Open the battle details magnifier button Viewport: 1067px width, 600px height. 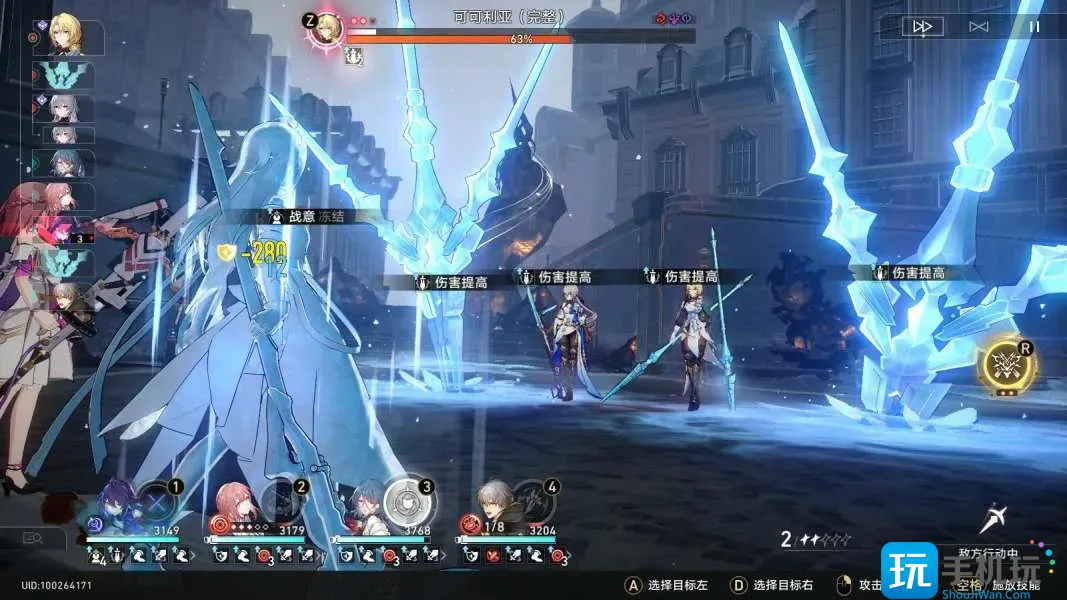click(33, 538)
